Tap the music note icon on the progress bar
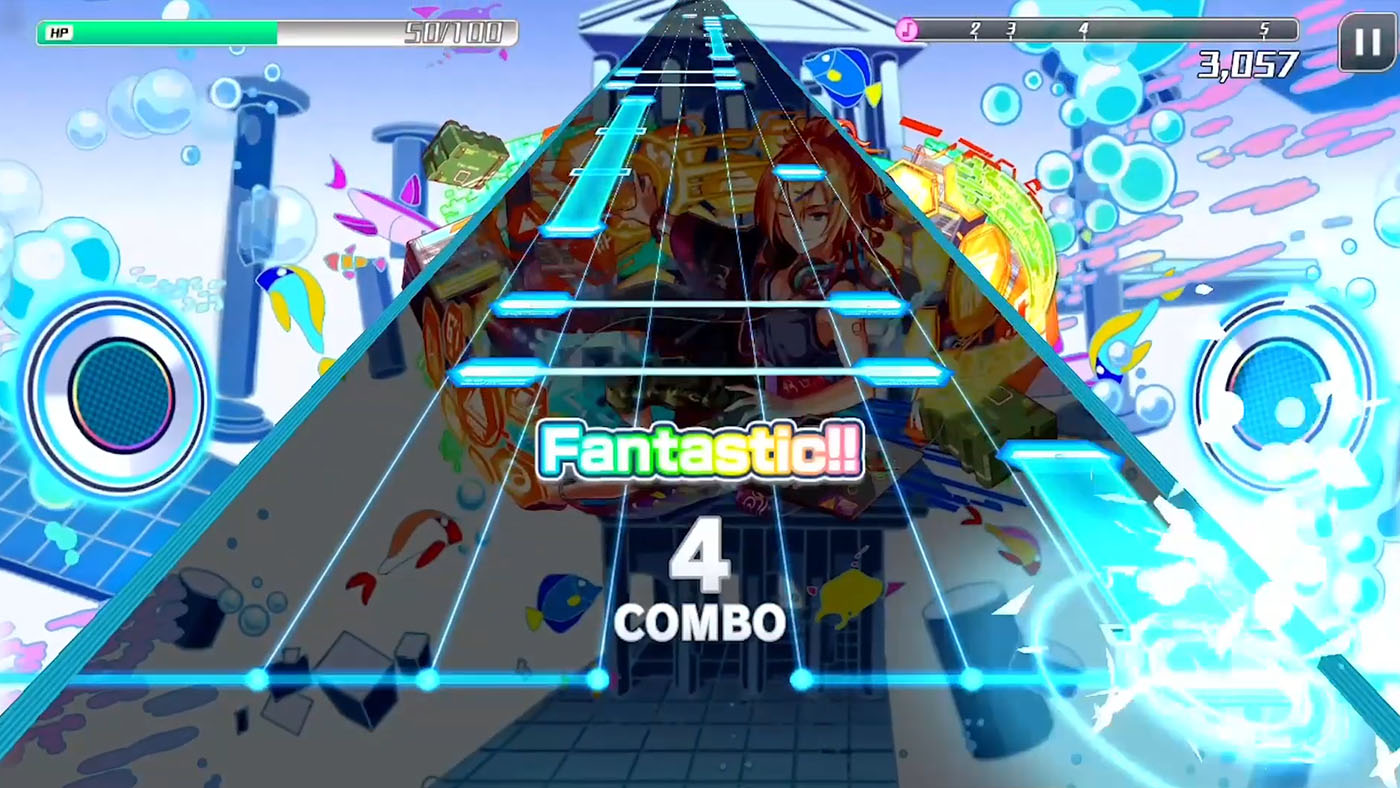The width and height of the screenshot is (1400, 788). [908, 31]
